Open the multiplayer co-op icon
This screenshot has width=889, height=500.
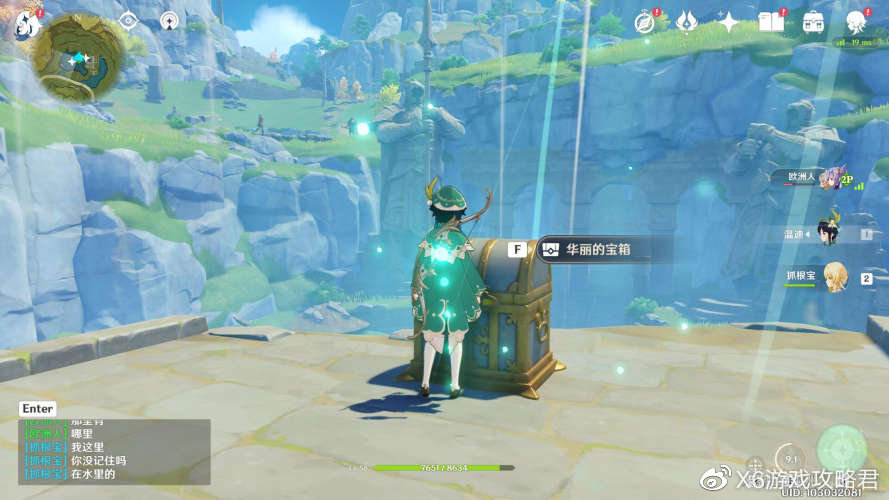[x=169, y=20]
